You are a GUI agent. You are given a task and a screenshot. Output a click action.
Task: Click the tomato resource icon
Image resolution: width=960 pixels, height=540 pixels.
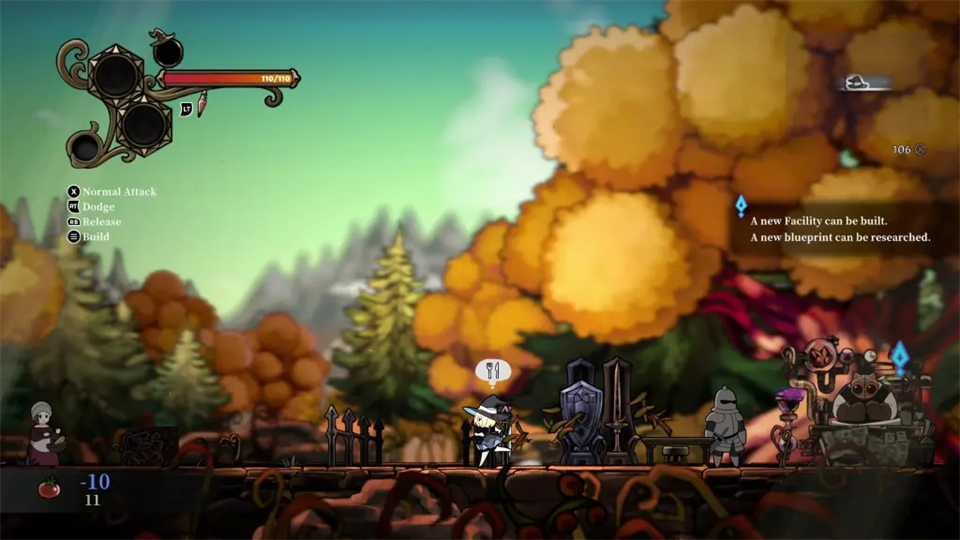tap(49, 488)
